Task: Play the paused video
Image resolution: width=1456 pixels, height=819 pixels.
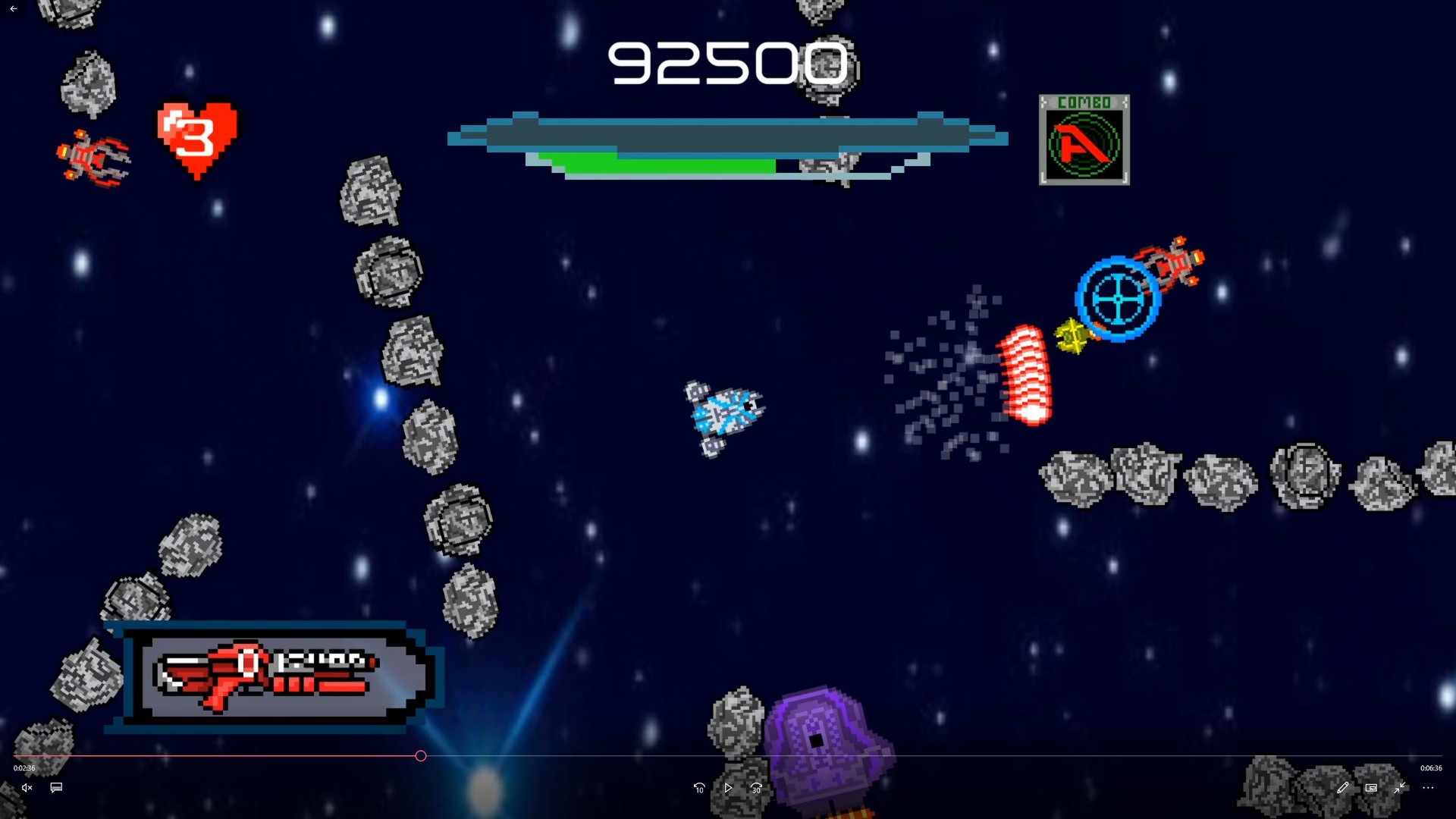Action: 728,788
